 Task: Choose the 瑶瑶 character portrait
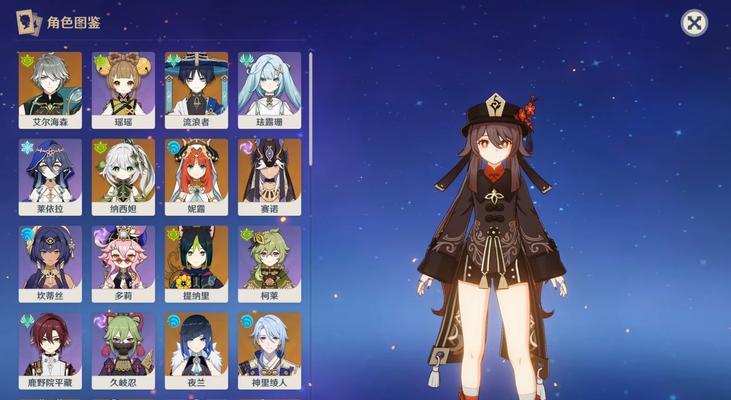[x=123, y=88]
